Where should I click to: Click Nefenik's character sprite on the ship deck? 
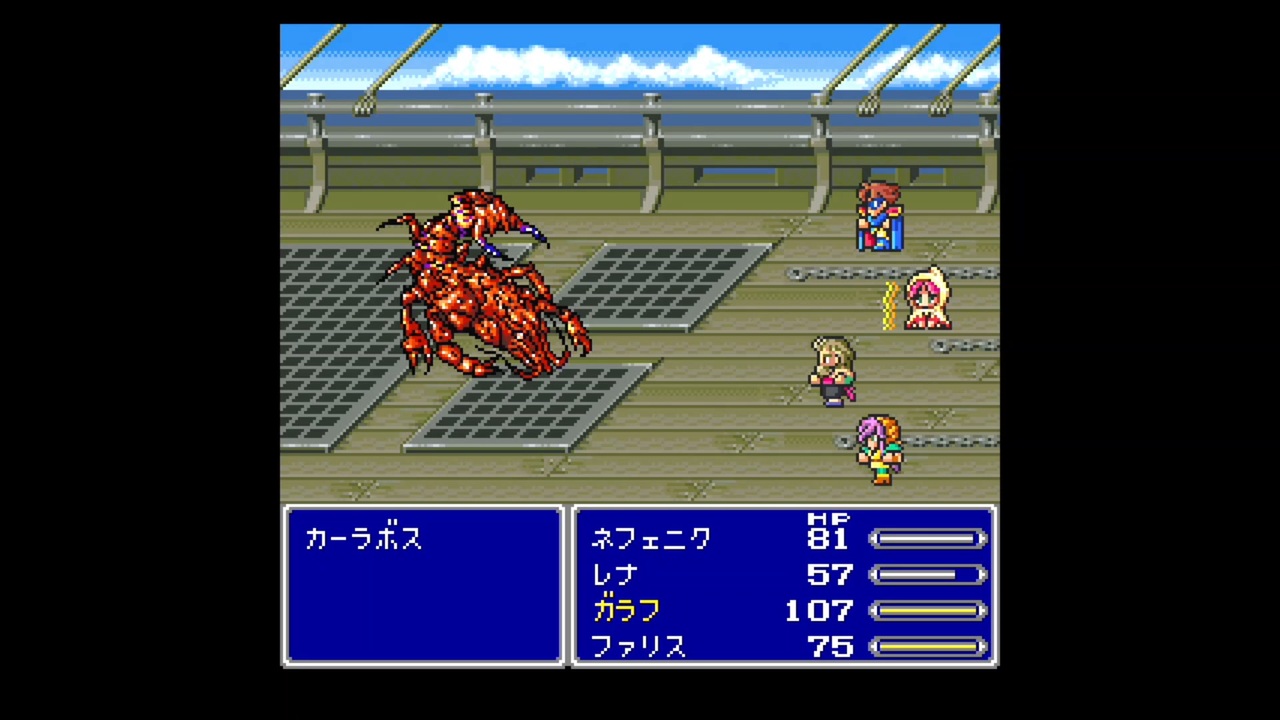[880, 220]
